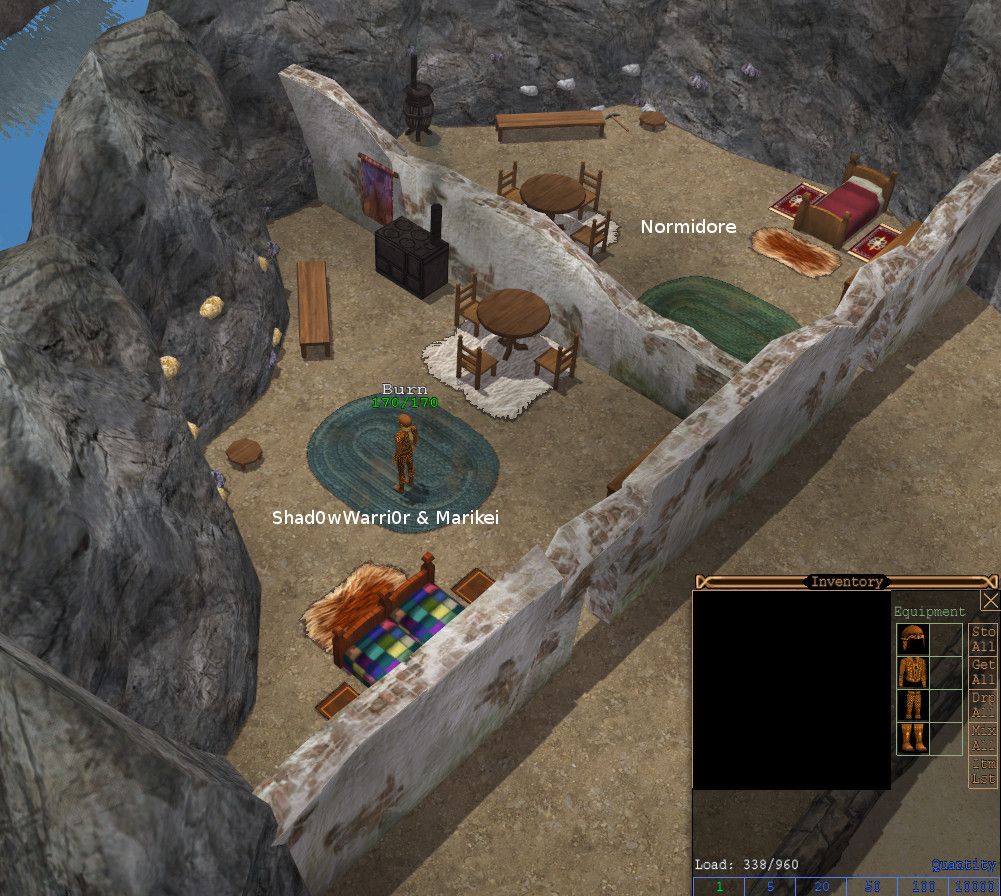Click the Drp All button
Screen dimensions: 1001x896
pos(983,704)
